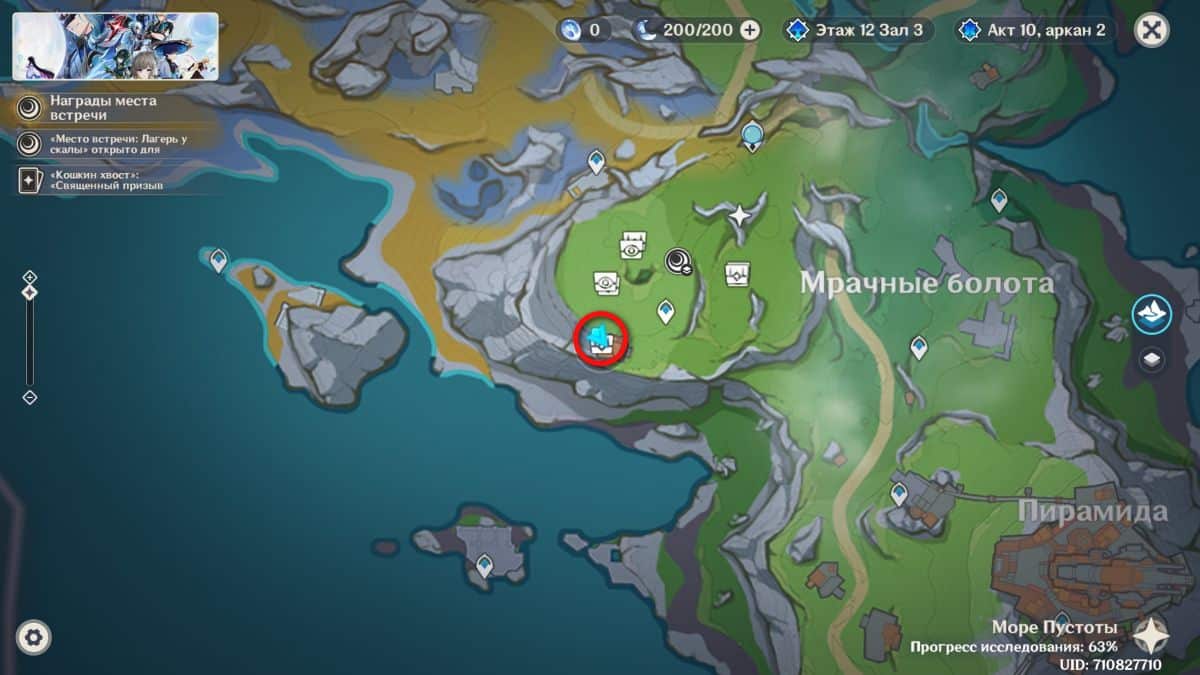Select the red-circled map marker
This screenshot has height=675, width=1200.
pos(601,340)
